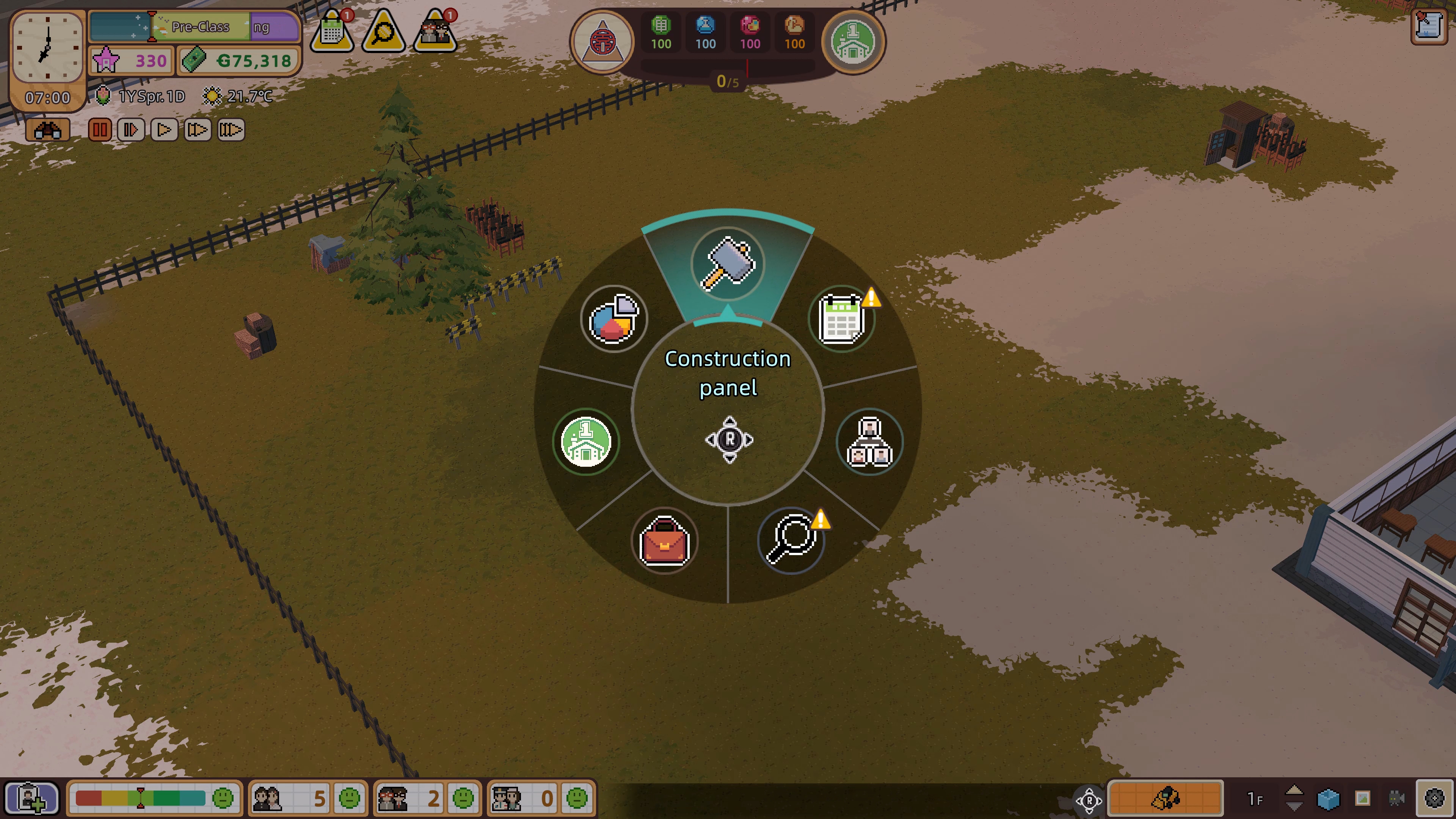Open the calendar warning alert
This screenshot has width=1456, height=819.
[x=333, y=31]
